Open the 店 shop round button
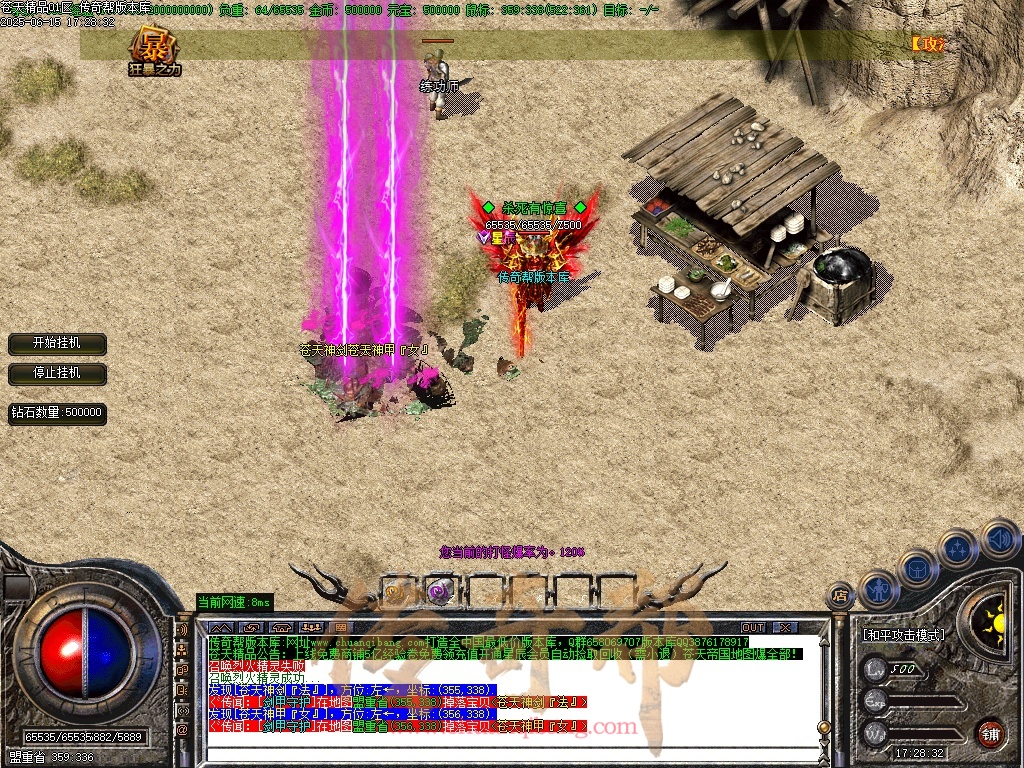This screenshot has height=768, width=1024. coord(841,597)
